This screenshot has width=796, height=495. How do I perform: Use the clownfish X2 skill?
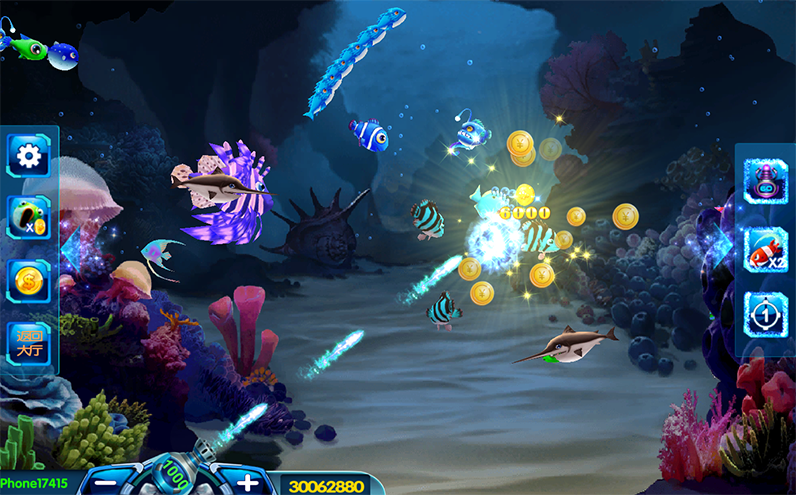766,248
